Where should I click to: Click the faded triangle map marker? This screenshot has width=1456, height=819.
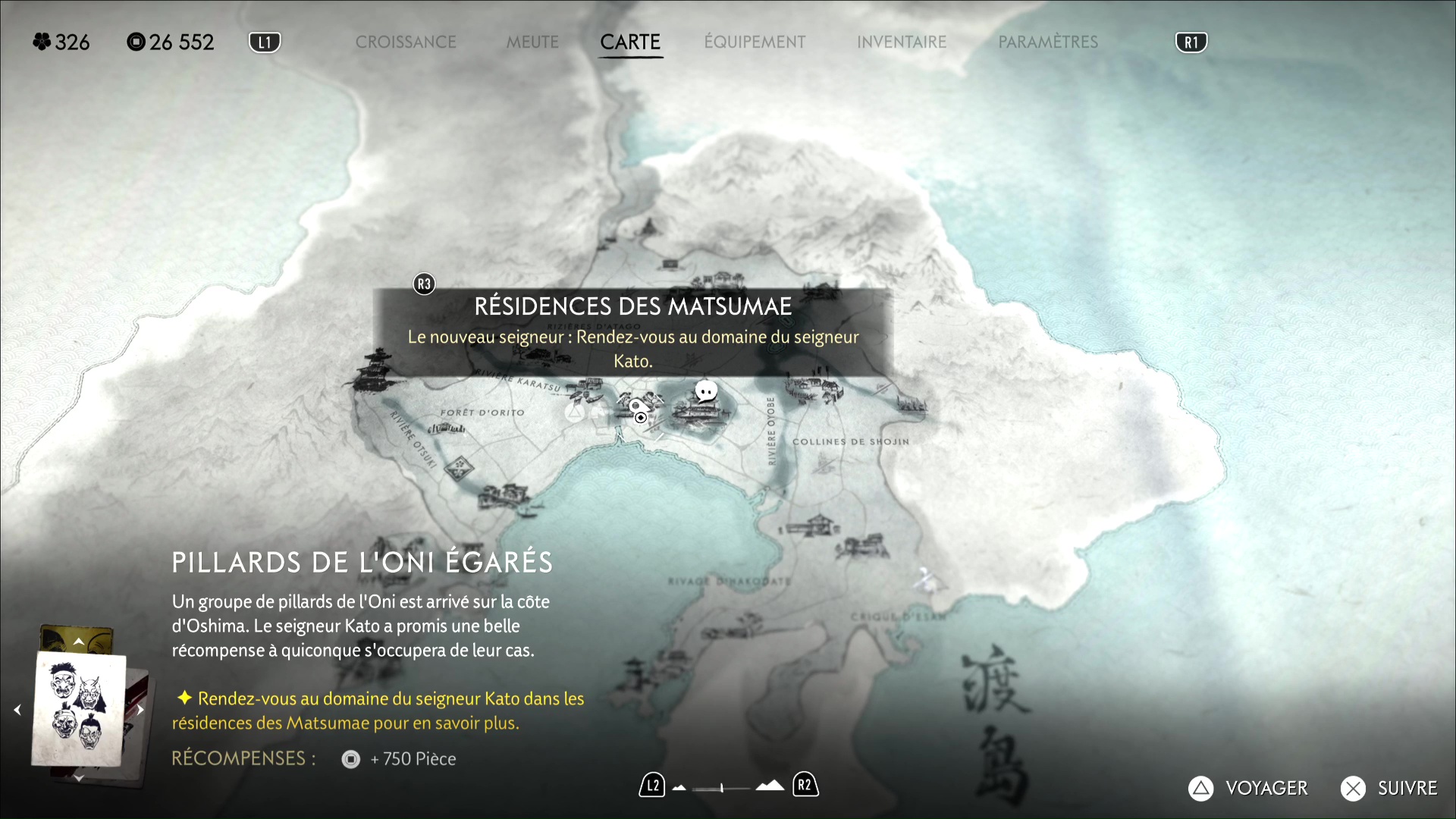[575, 413]
